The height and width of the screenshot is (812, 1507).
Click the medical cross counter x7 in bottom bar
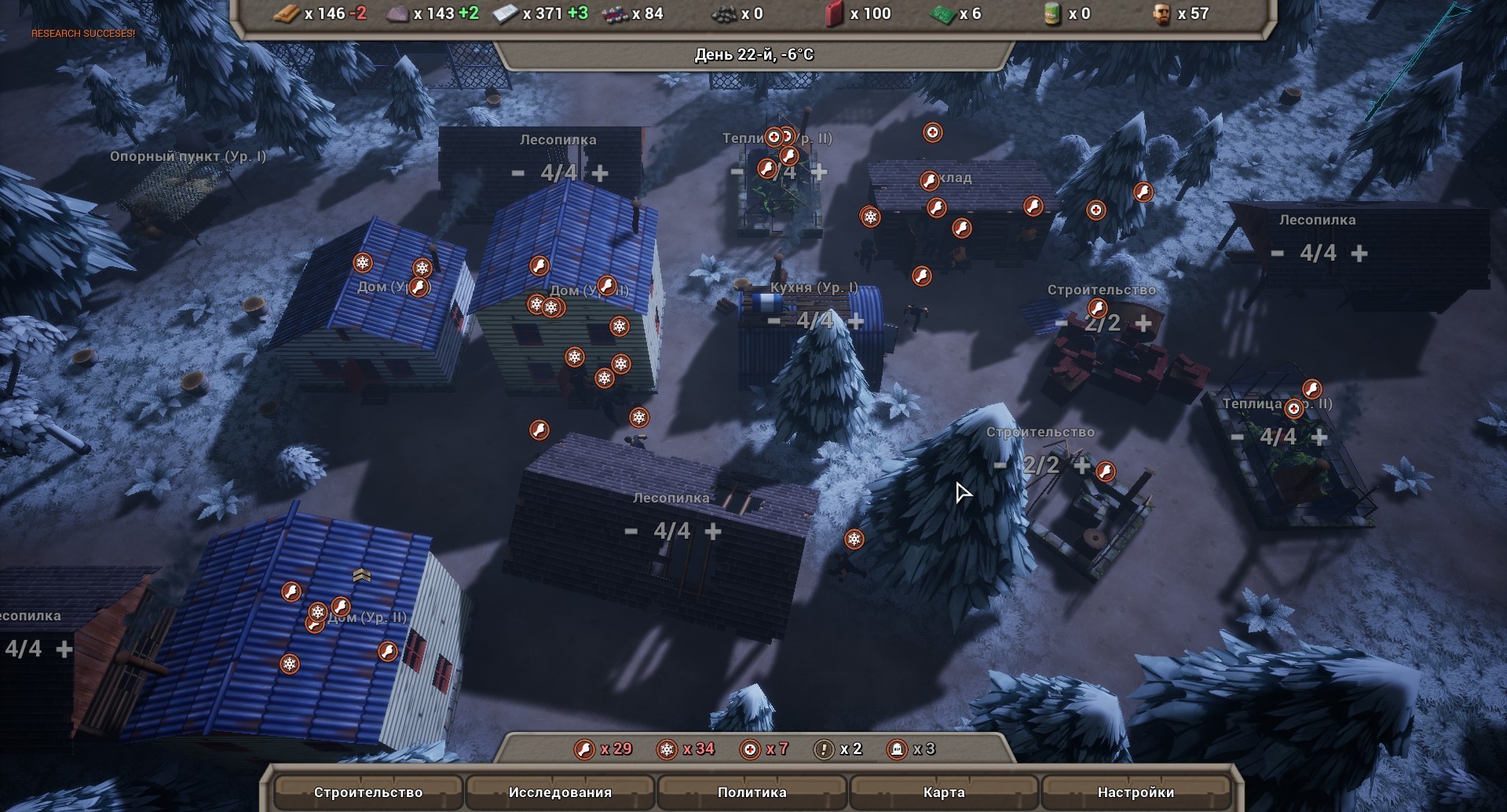pyautogui.click(x=750, y=749)
